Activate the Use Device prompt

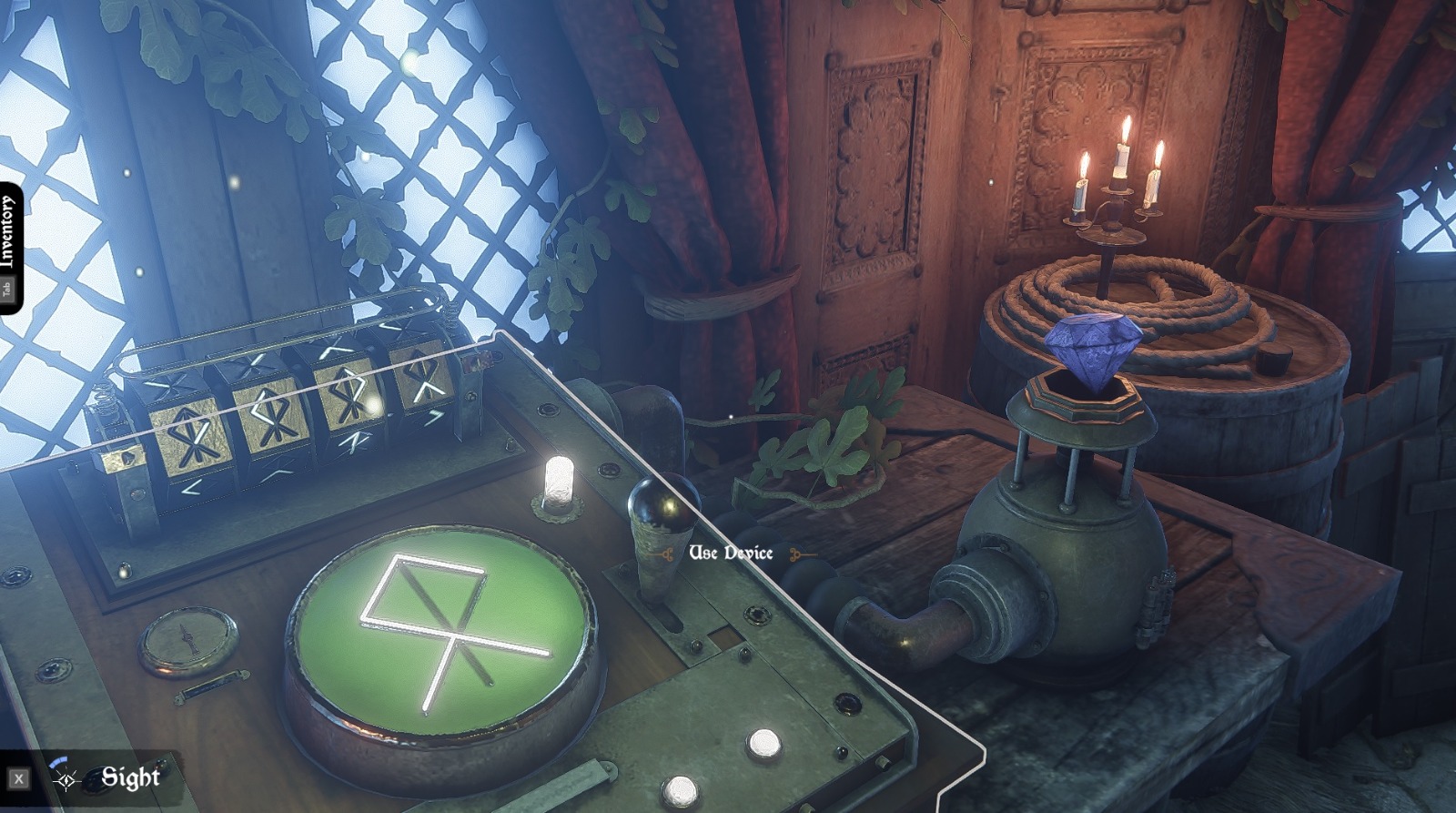coord(733,552)
